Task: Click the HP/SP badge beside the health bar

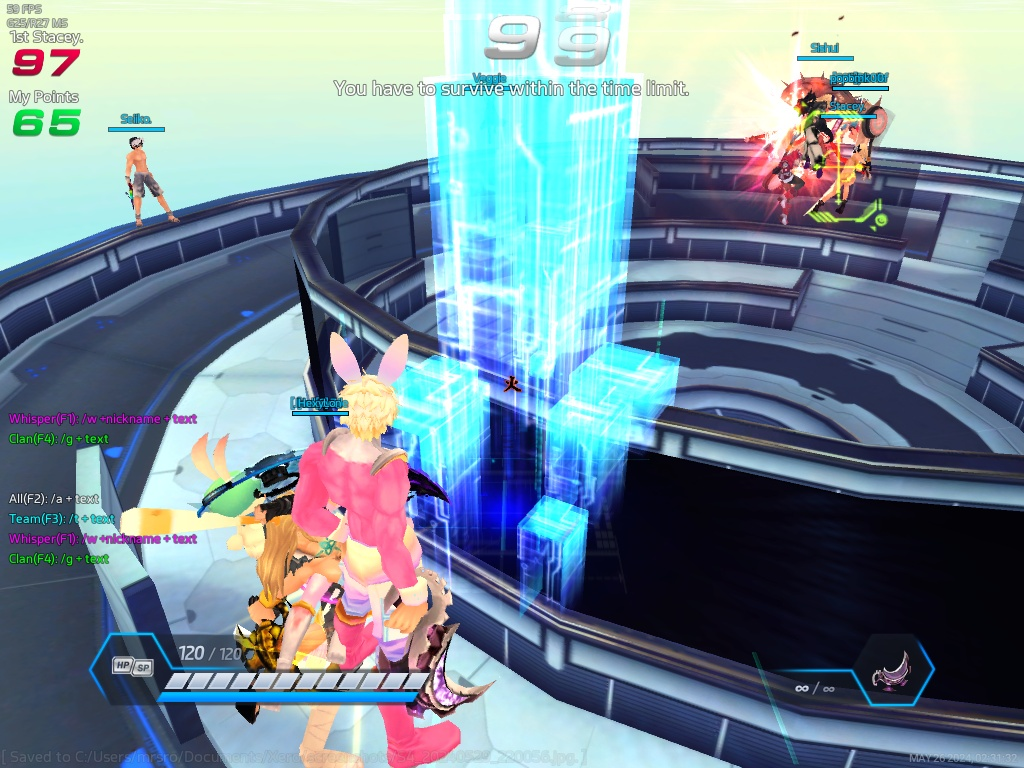Action: point(132,666)
